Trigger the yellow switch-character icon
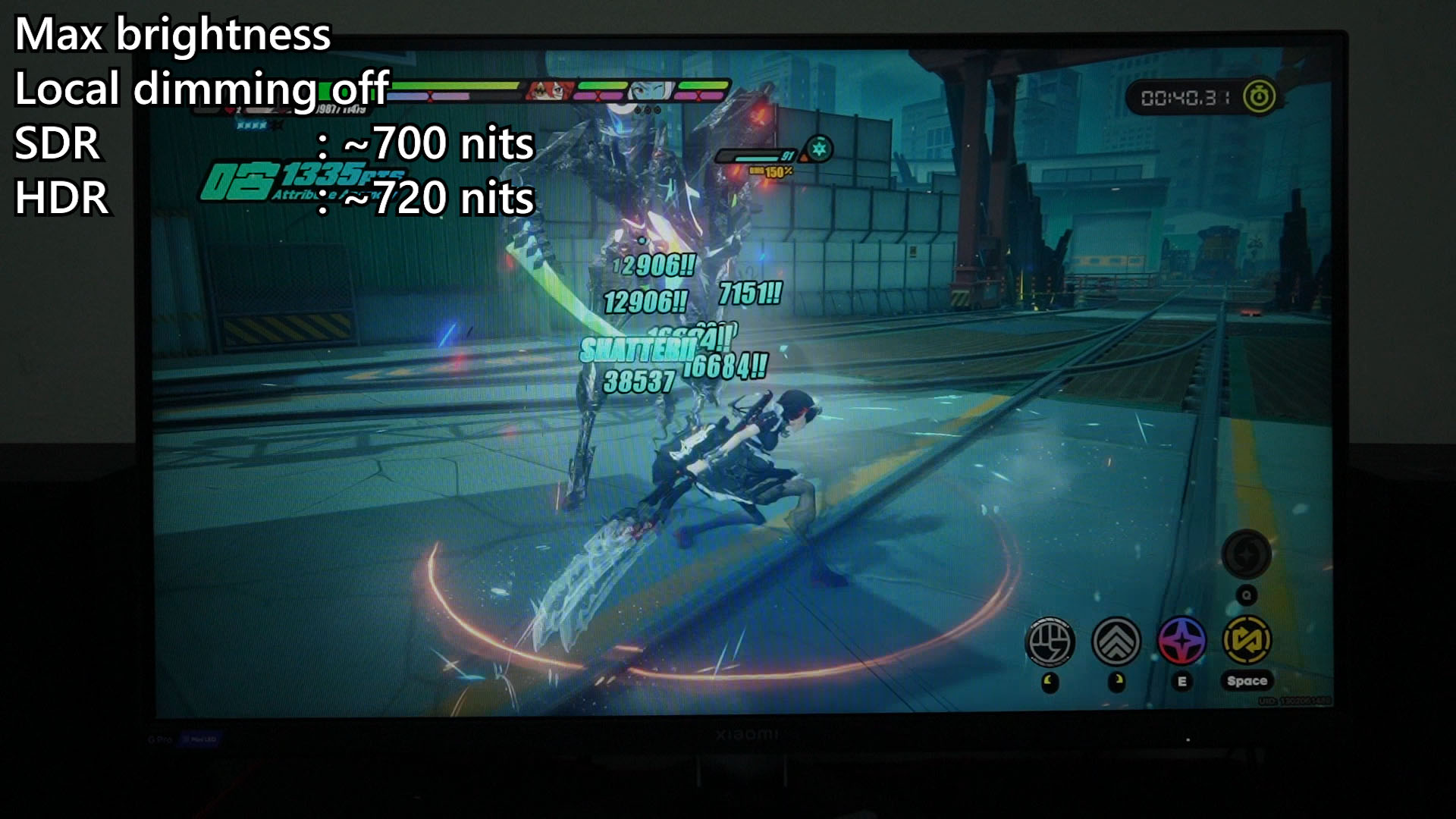Viewport: 1456px width, 819px height. click(1247, 640)
